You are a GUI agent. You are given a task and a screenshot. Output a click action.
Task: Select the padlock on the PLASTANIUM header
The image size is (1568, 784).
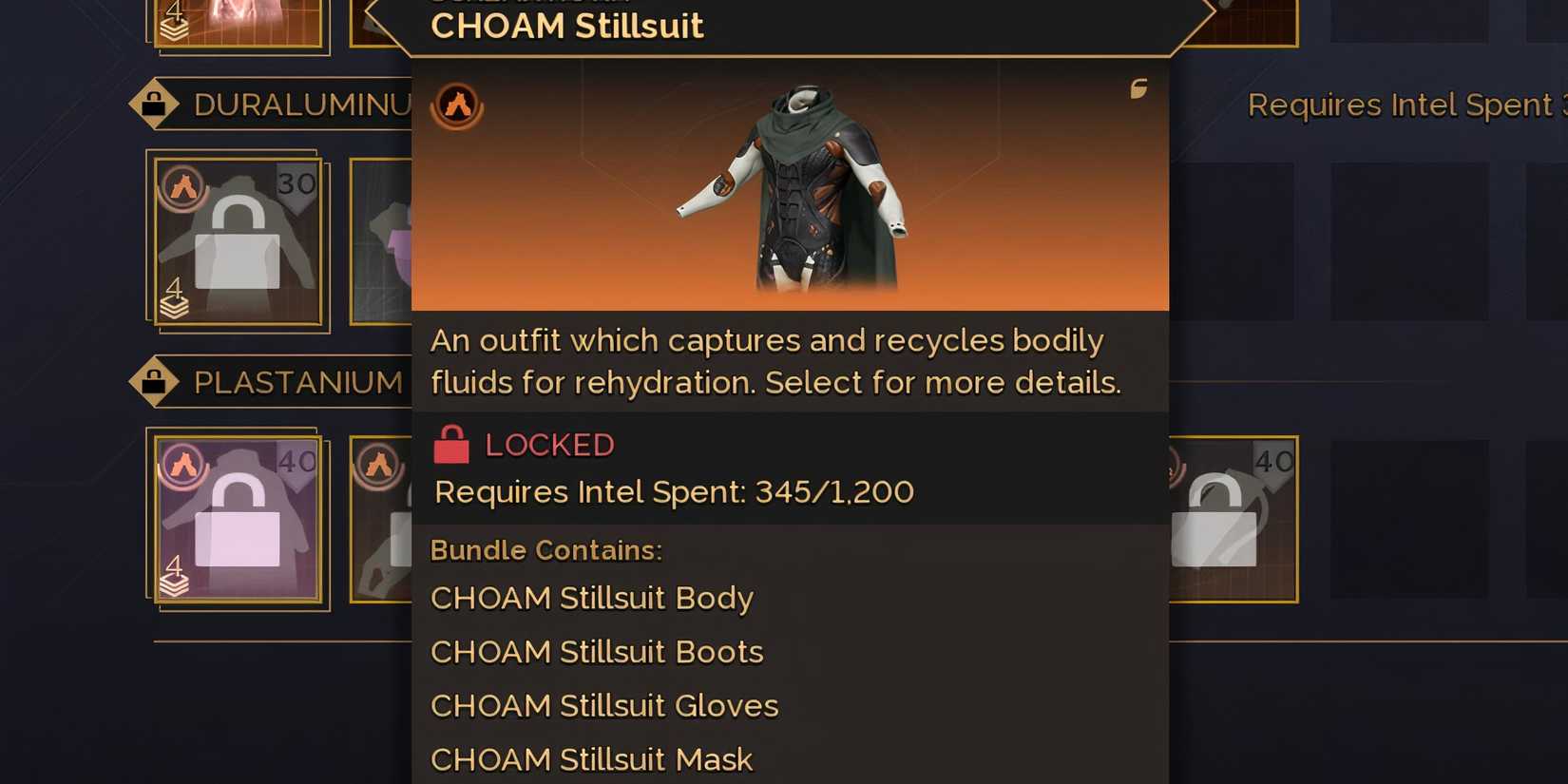coord(155,381)
